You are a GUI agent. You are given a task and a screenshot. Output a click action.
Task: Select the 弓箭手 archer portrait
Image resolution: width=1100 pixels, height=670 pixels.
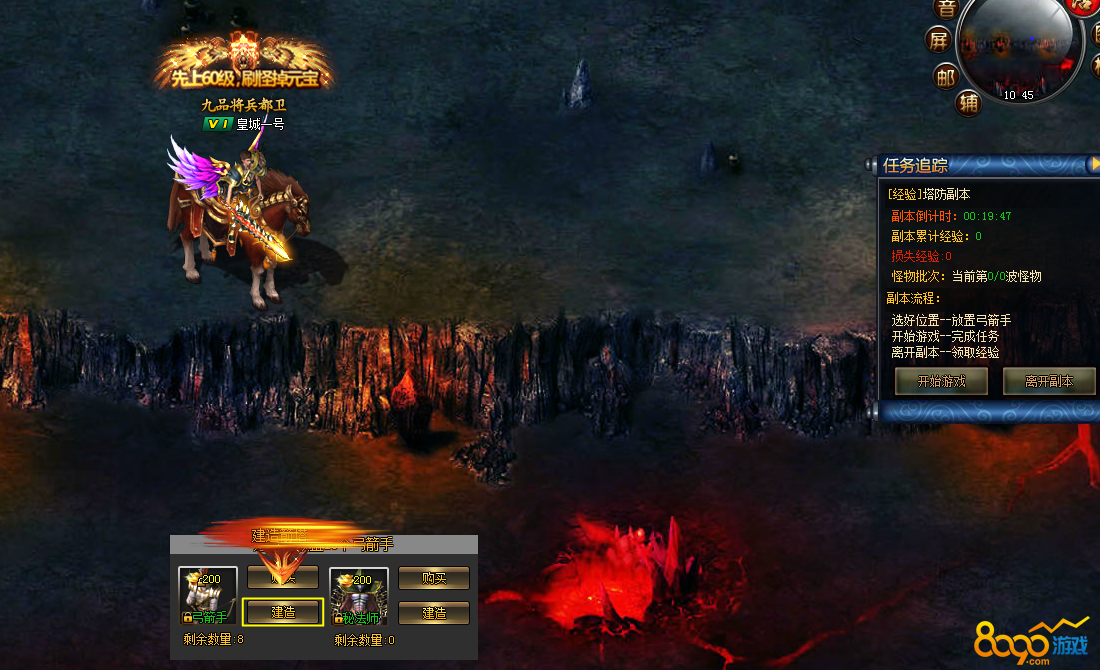tap(208, 595)
